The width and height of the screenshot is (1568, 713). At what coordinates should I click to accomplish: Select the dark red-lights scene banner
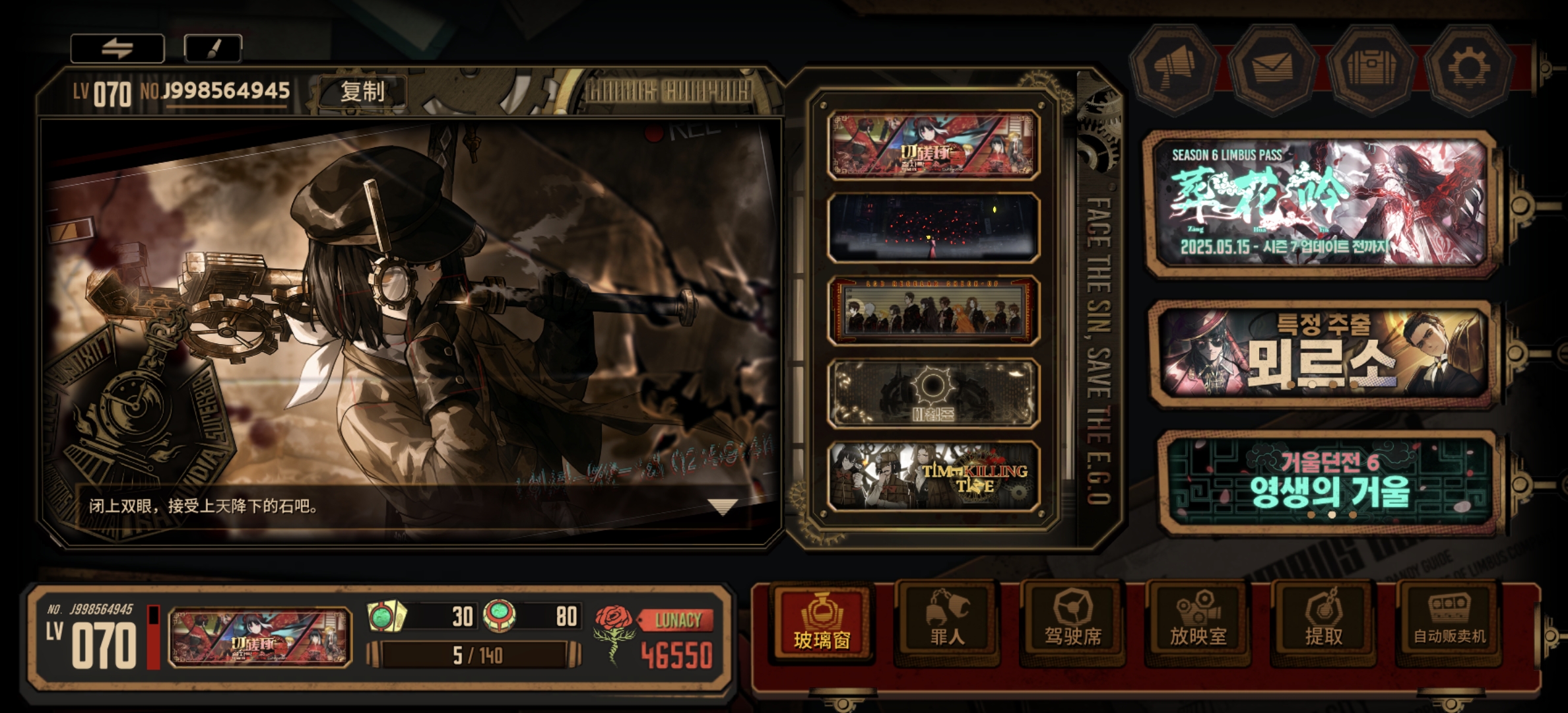(x=933, y=228)
